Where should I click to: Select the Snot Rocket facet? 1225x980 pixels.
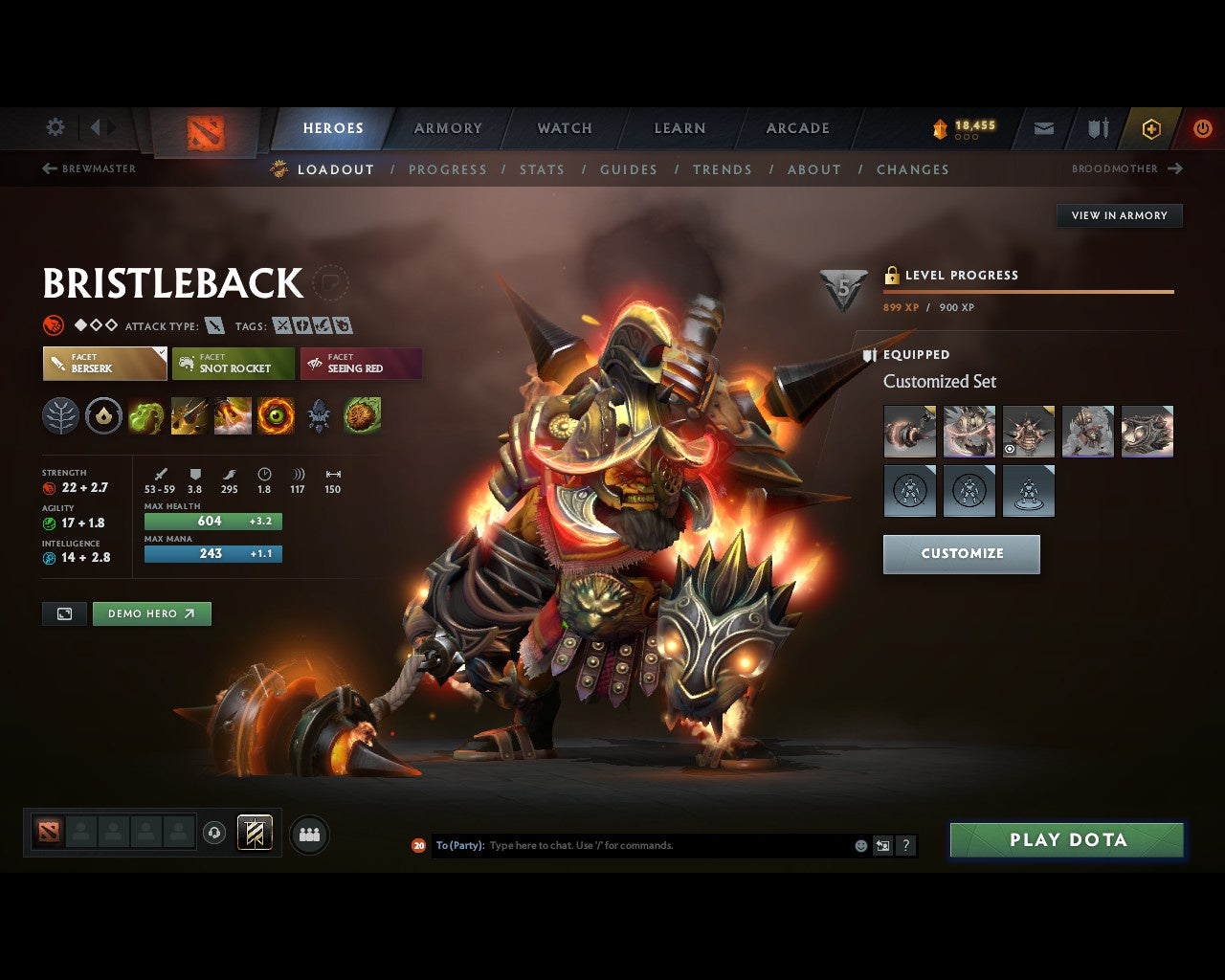233,364
